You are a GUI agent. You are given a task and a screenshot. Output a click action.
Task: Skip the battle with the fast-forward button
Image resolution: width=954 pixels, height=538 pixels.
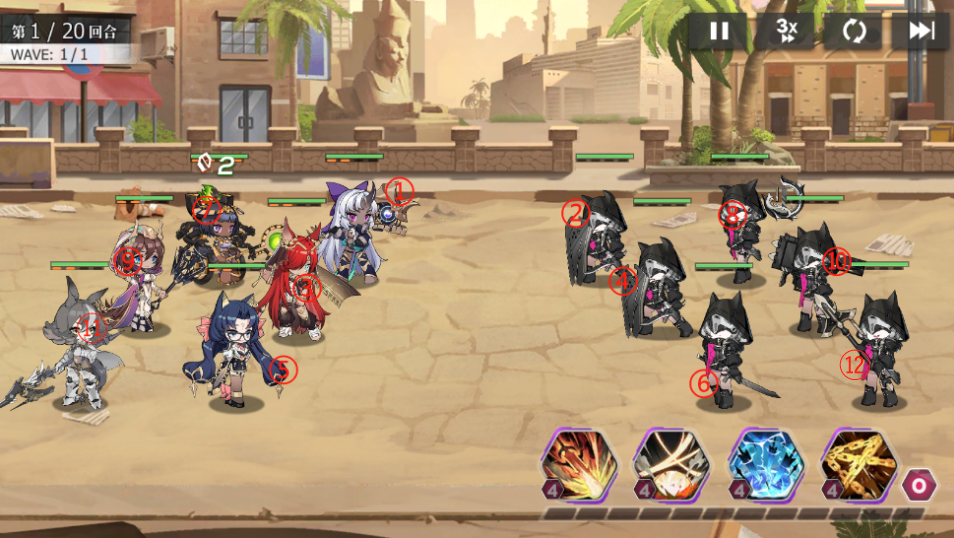(x=920, y=31)
